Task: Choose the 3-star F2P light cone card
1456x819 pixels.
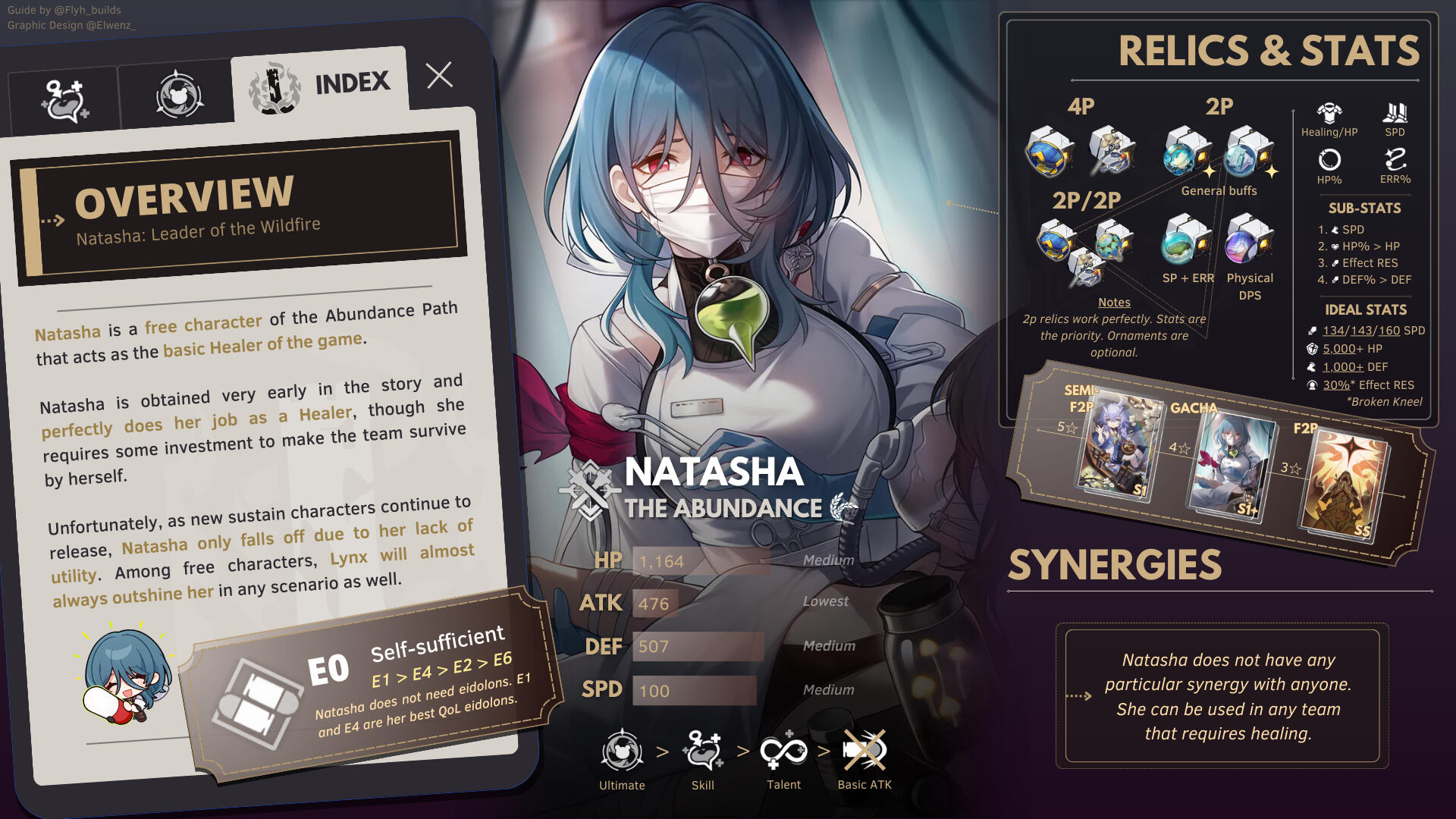Action: [x=1344, y=485]
